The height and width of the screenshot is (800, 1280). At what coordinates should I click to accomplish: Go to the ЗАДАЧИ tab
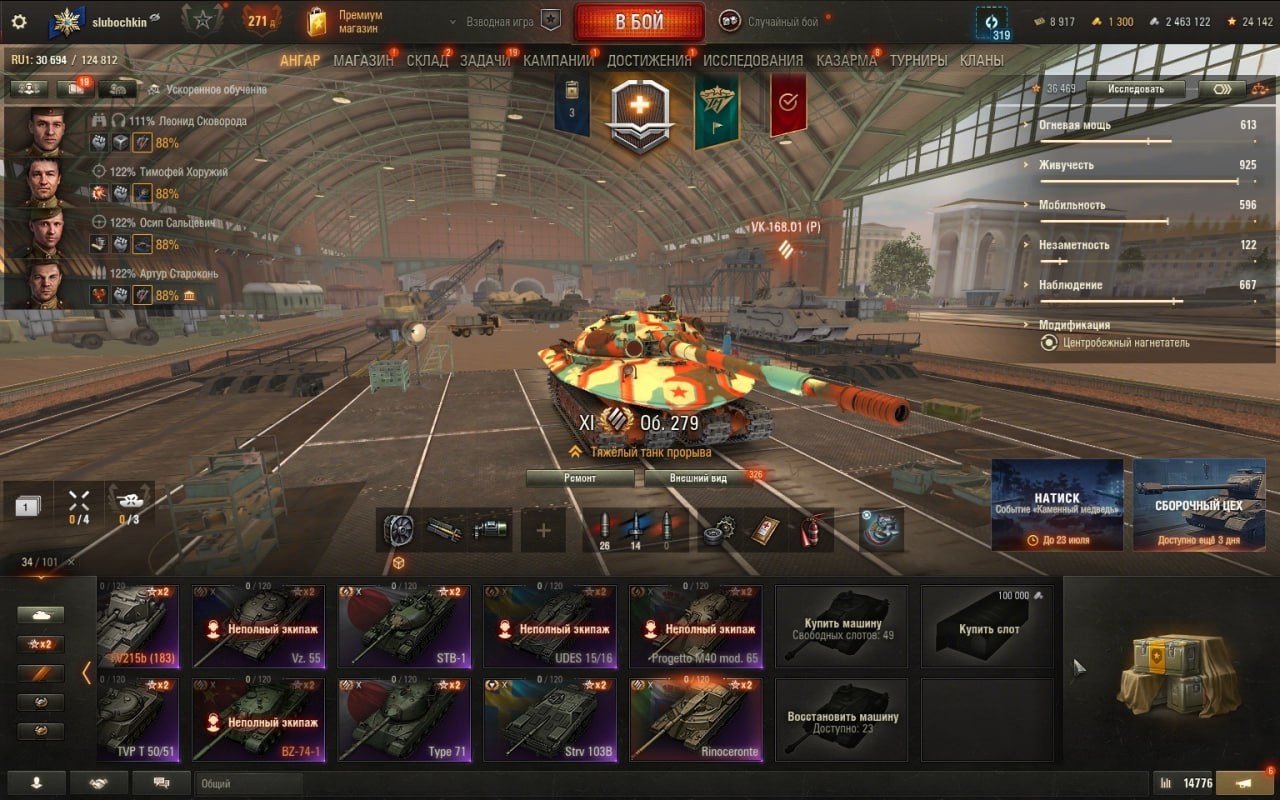pyautogui.click(x=485, y=60)
